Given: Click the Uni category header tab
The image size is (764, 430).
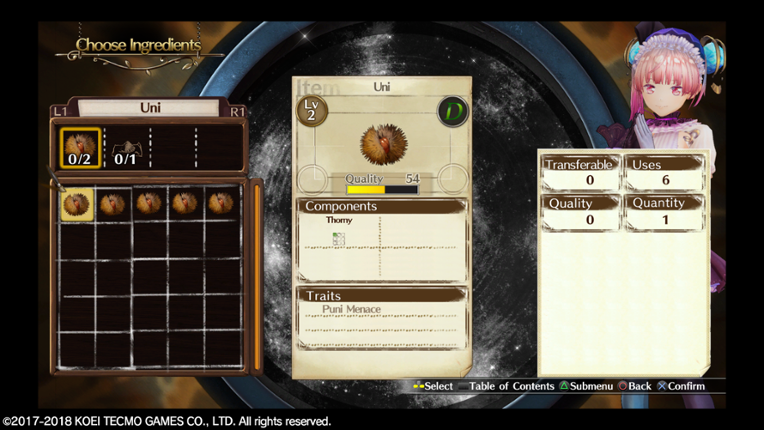Looking at the screenshot, I should (149, 108).
